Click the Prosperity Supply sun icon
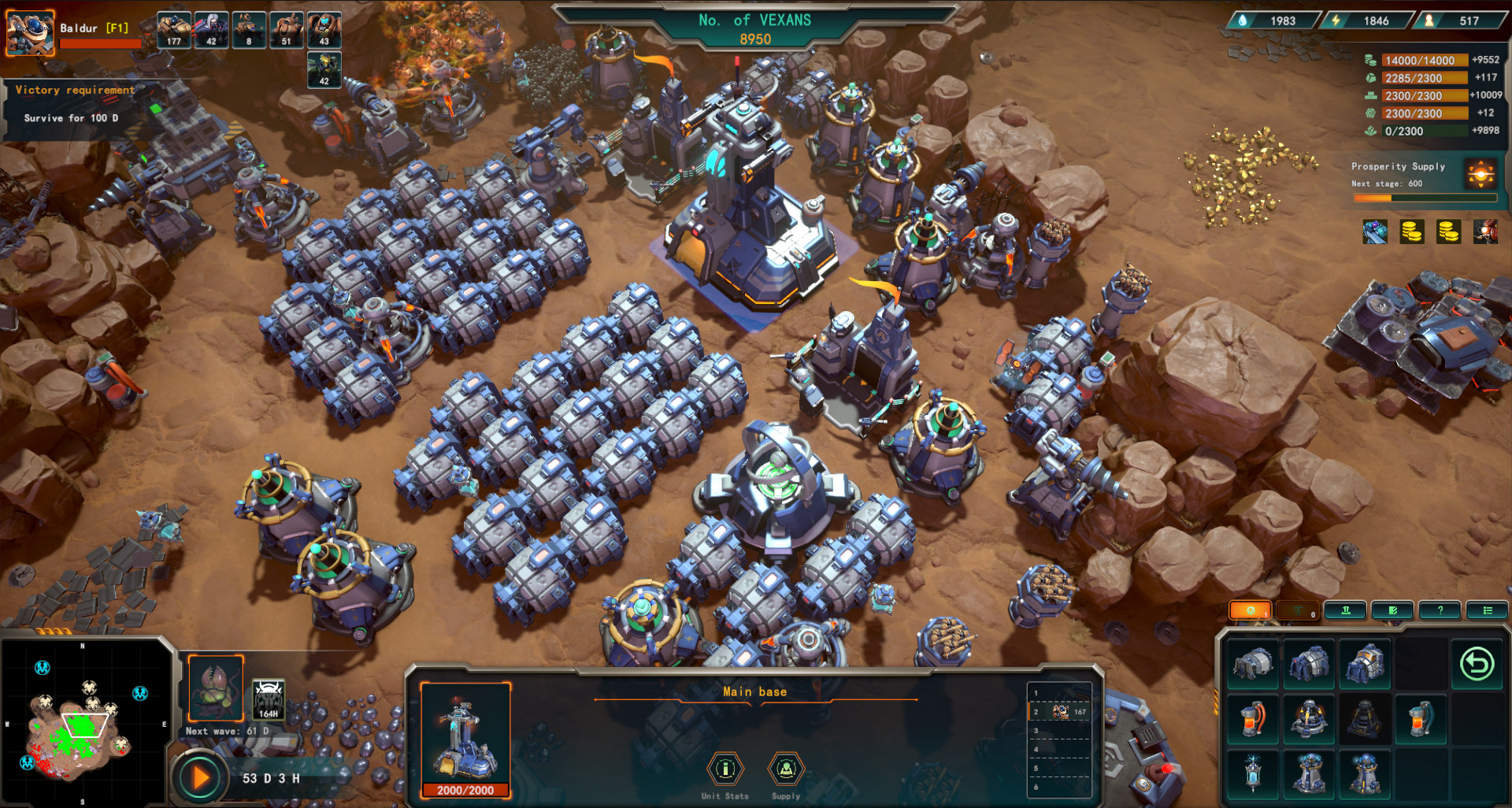This screenshot has height=808, width=1512. pyautogui.click(x=1480, y=172)
